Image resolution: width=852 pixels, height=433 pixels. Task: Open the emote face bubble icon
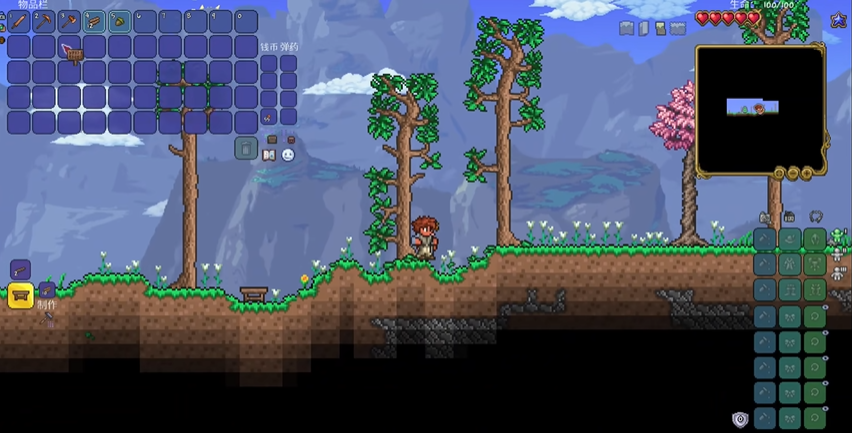pos(288,155)
